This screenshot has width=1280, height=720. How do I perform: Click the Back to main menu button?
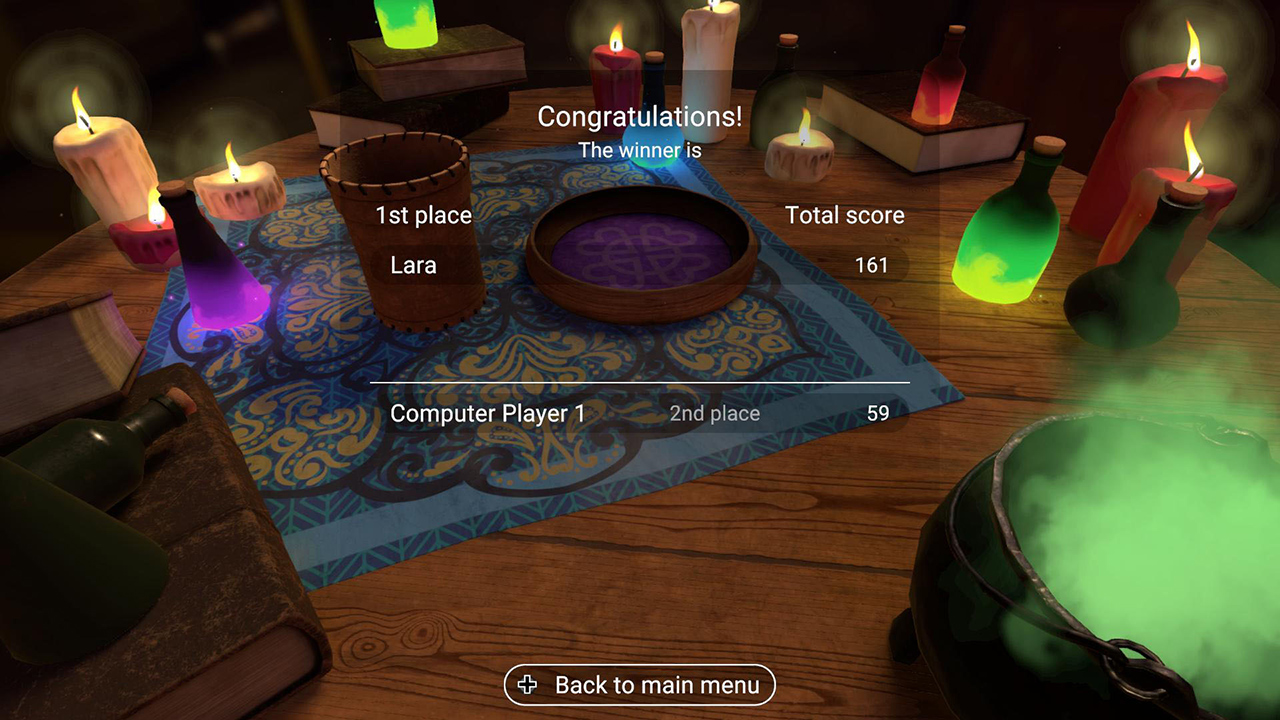coord(640,685)
